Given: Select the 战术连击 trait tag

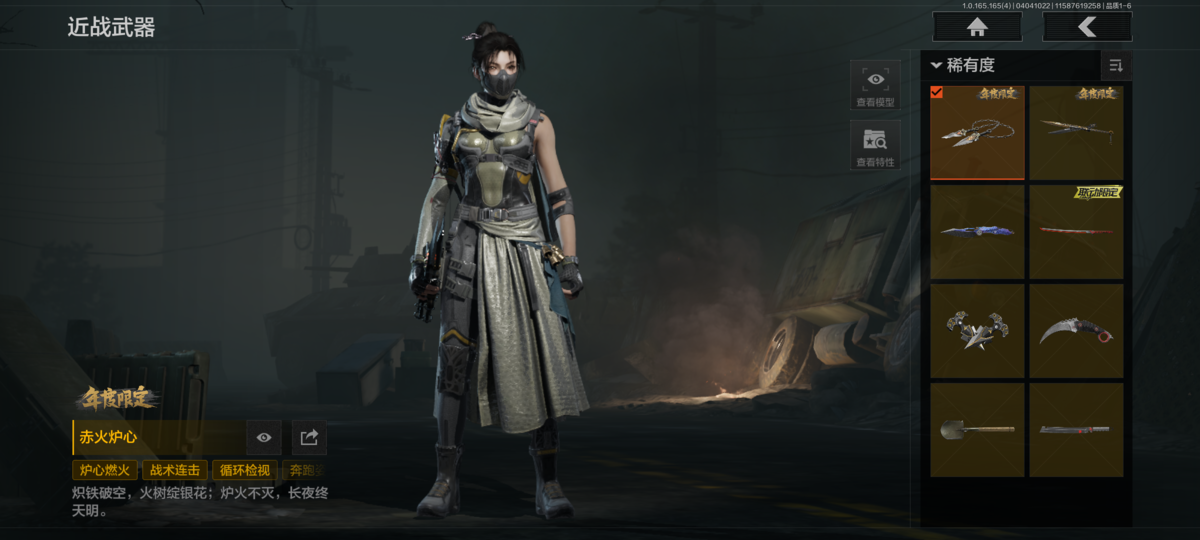Looking at the screenshot, I should tap(175, 470).
